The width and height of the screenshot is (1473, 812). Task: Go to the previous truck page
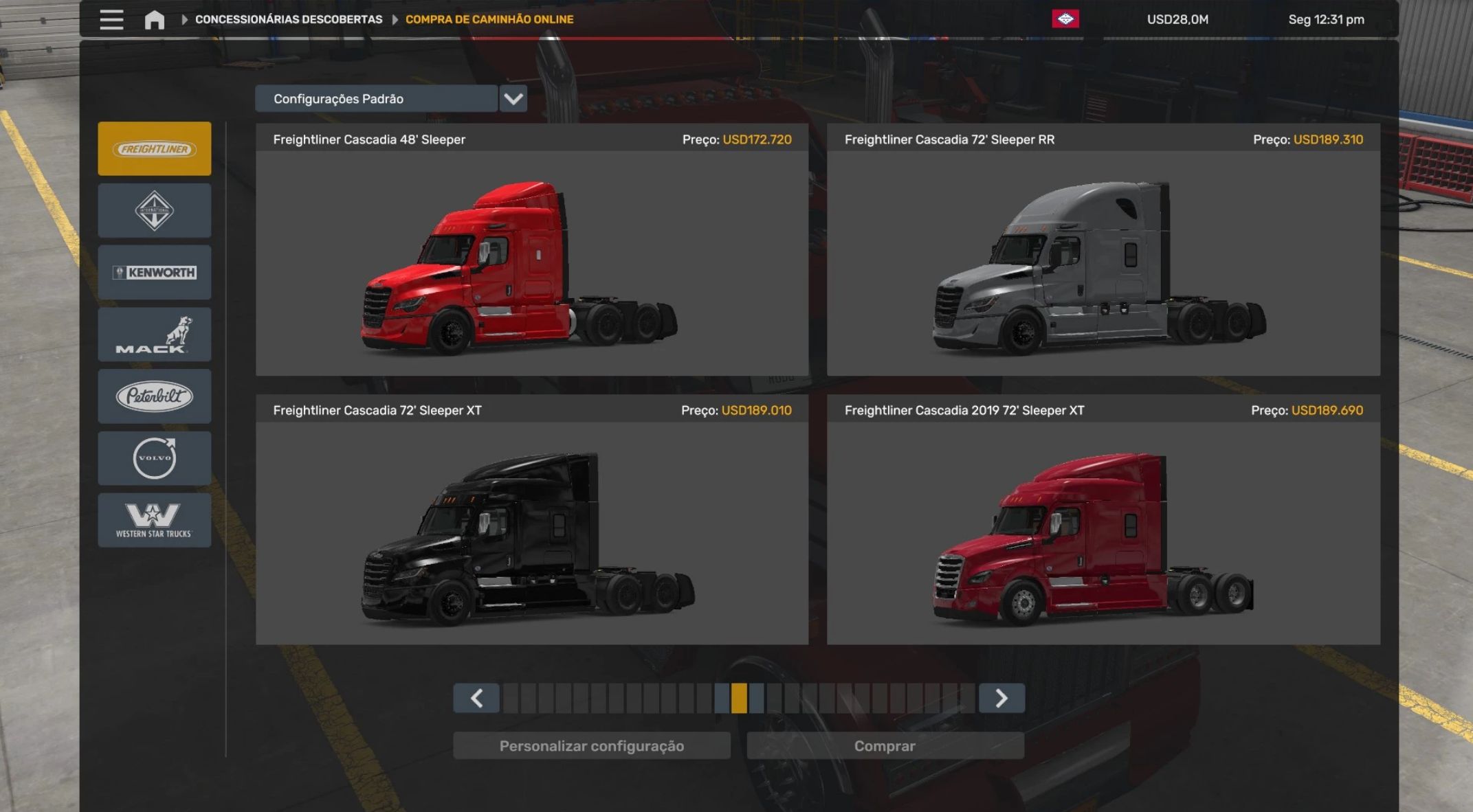(476, 698)
